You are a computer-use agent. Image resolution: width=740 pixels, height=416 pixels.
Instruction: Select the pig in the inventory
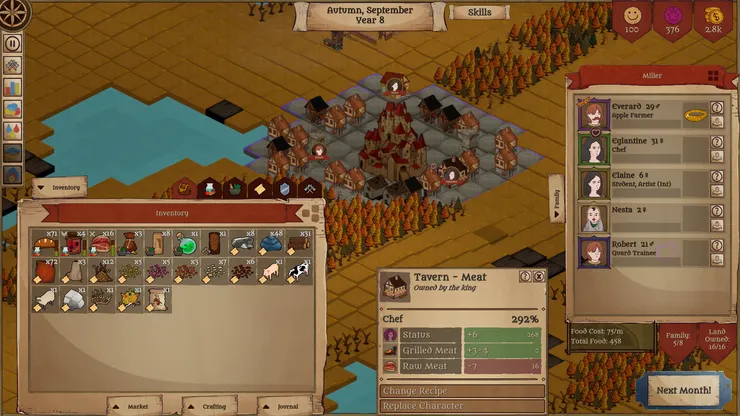[271, 272]
